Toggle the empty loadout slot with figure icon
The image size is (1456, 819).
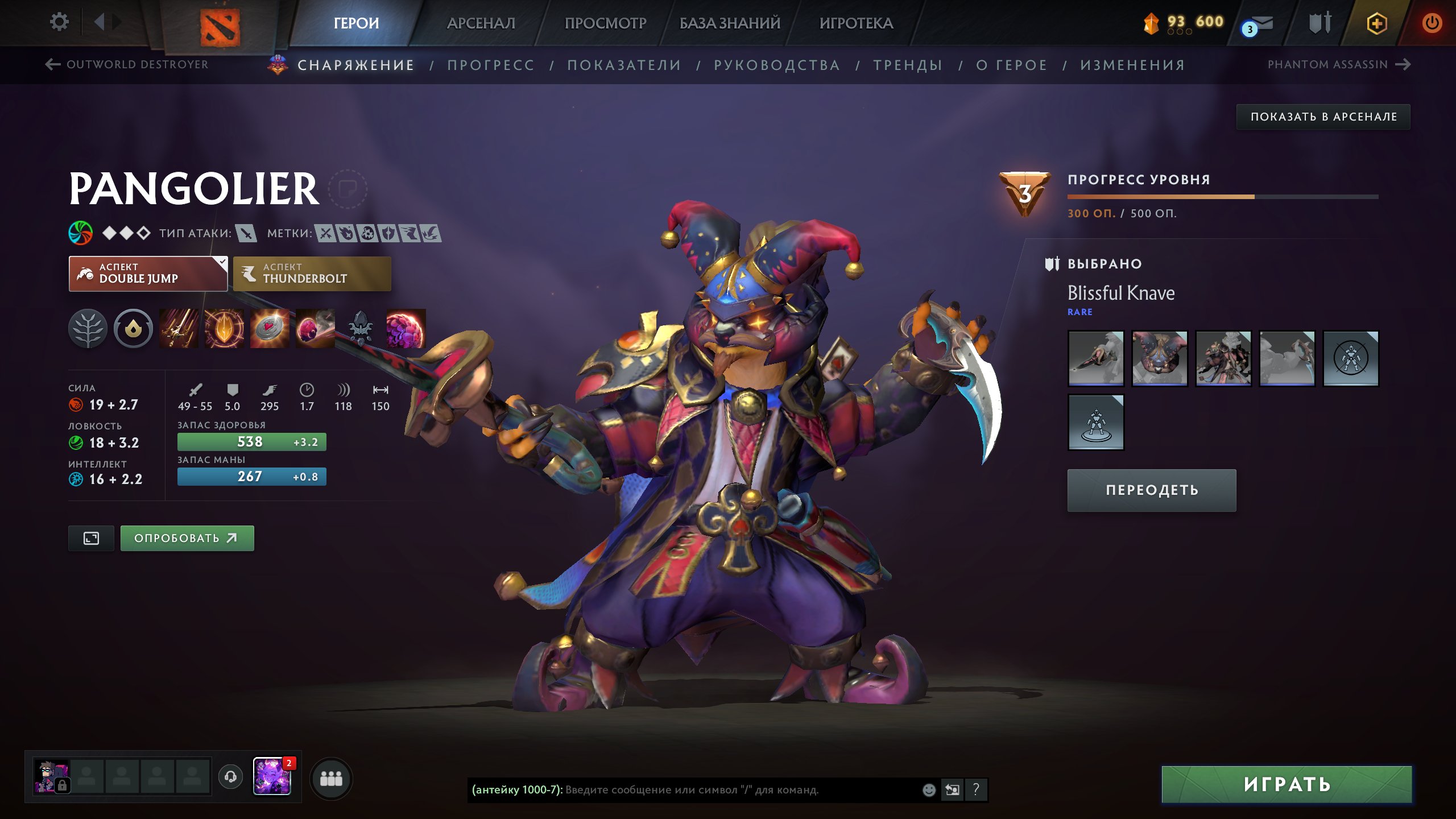(1095, 423)
